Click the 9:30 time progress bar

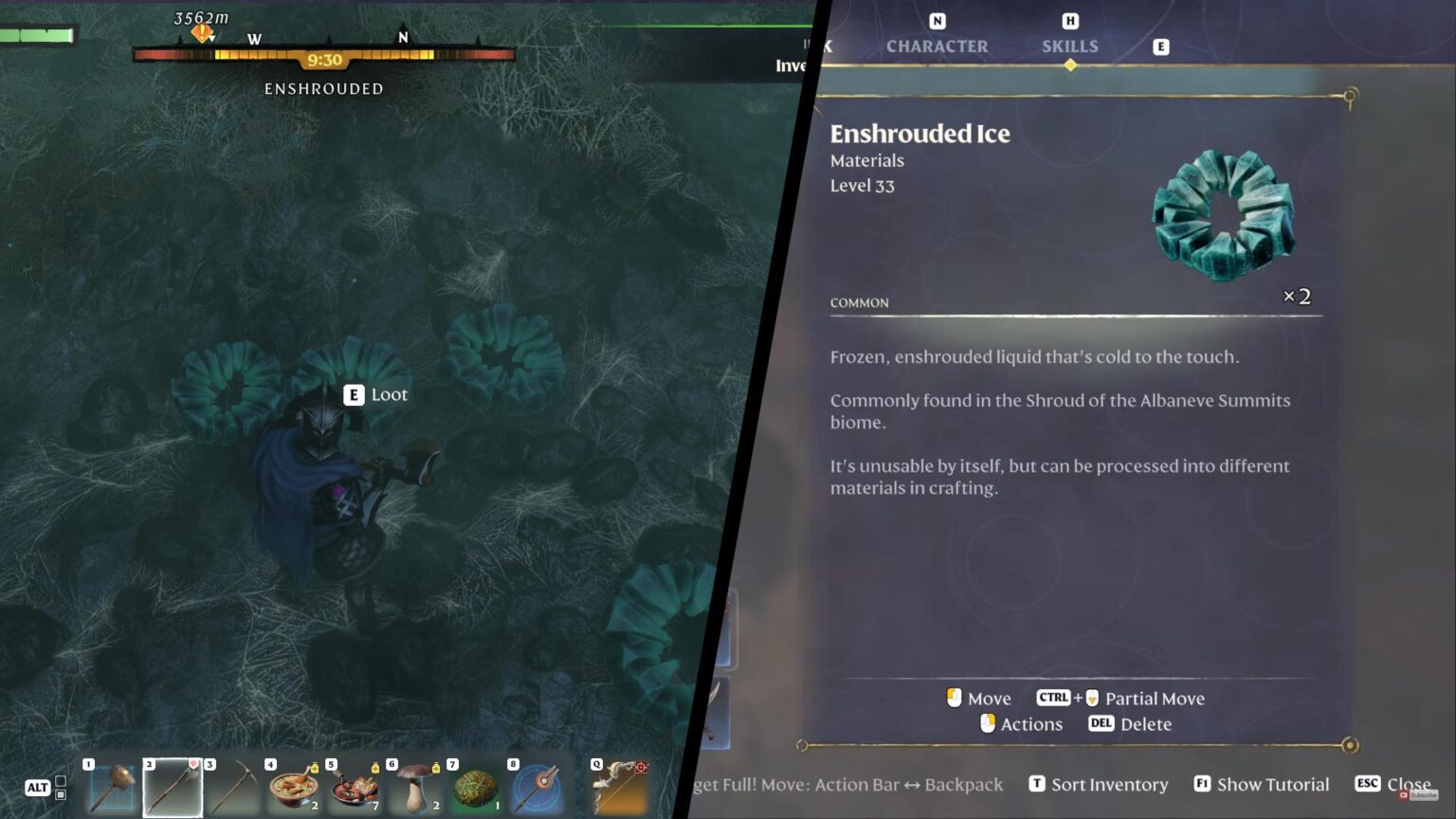(324, 59)
